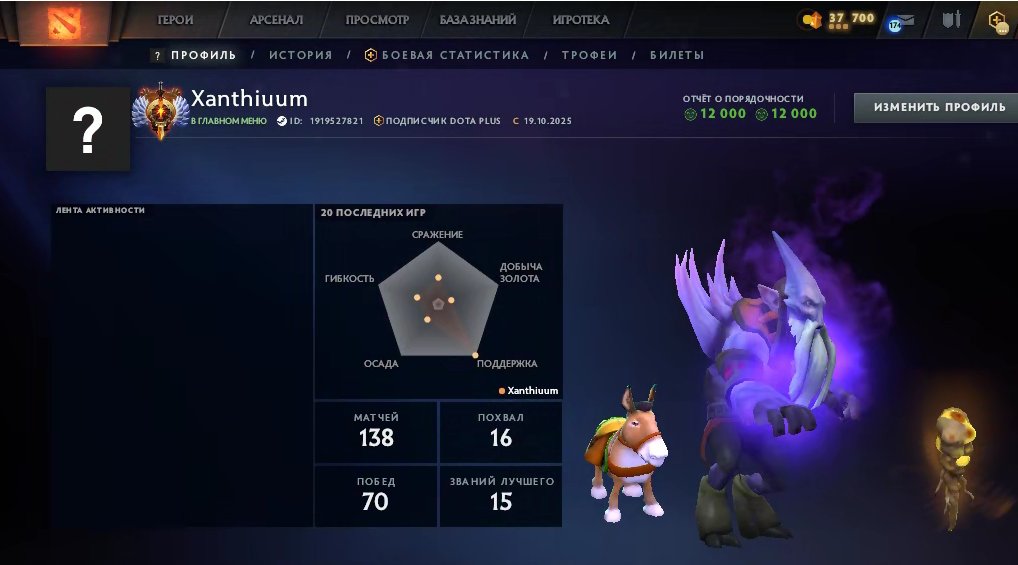
Task: Switch to the БИЛЕТЫ tab
Action: point(677,55)
